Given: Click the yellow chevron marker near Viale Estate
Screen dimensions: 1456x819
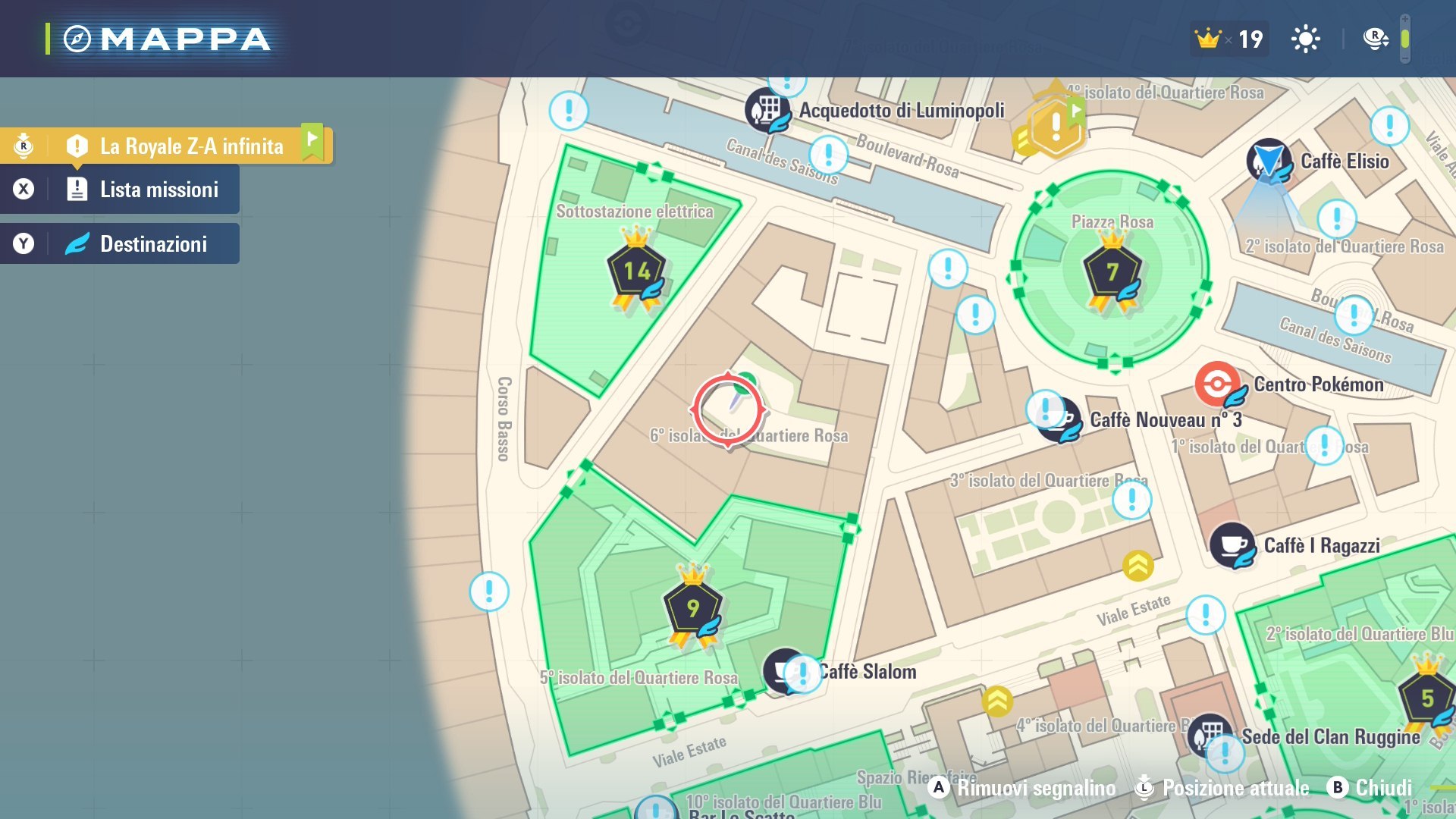Looking at the screenshot, I should pos(1138,565).
